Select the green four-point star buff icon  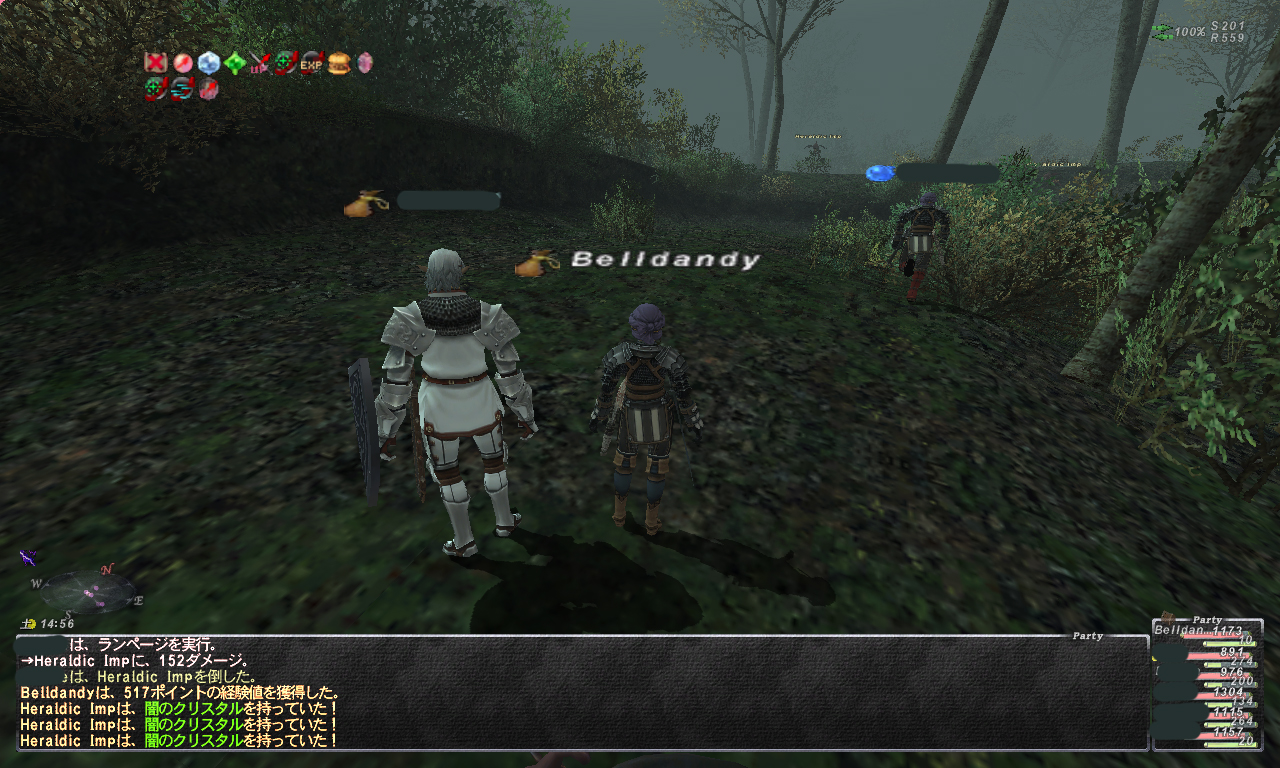point(234,63)
